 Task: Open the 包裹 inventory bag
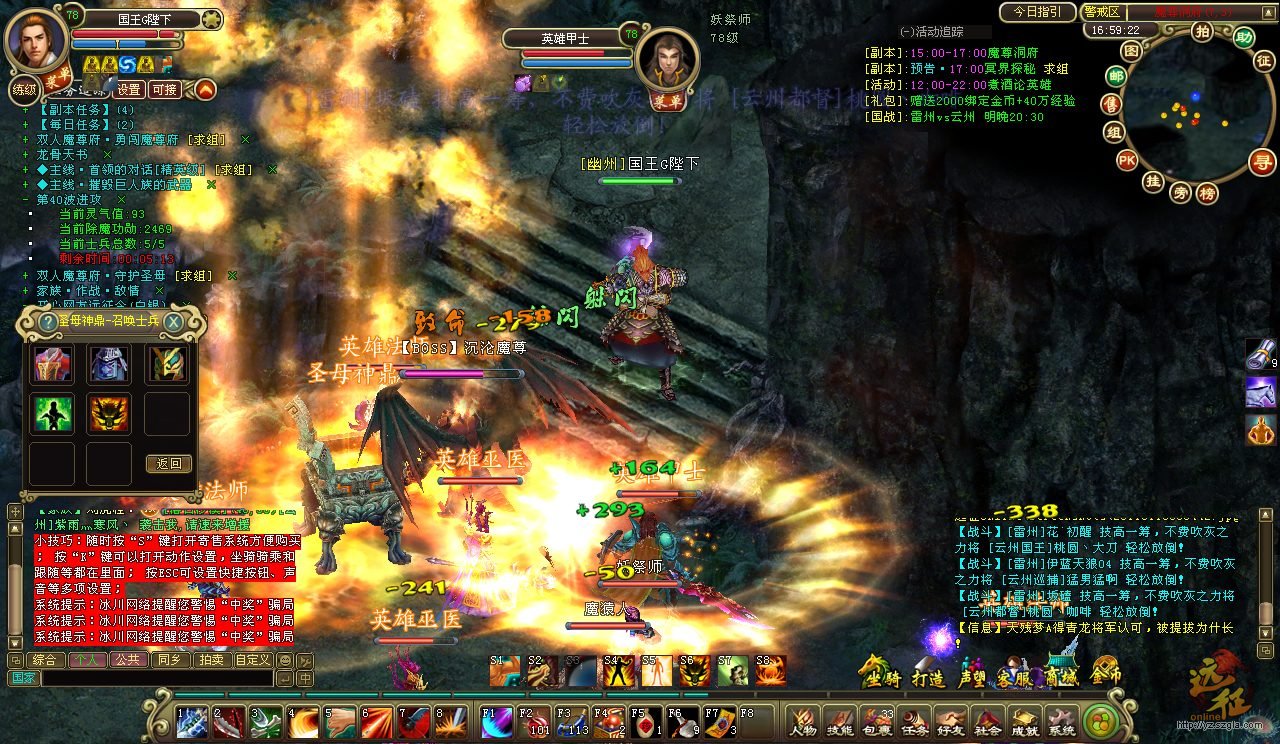[x=877, y=721]
